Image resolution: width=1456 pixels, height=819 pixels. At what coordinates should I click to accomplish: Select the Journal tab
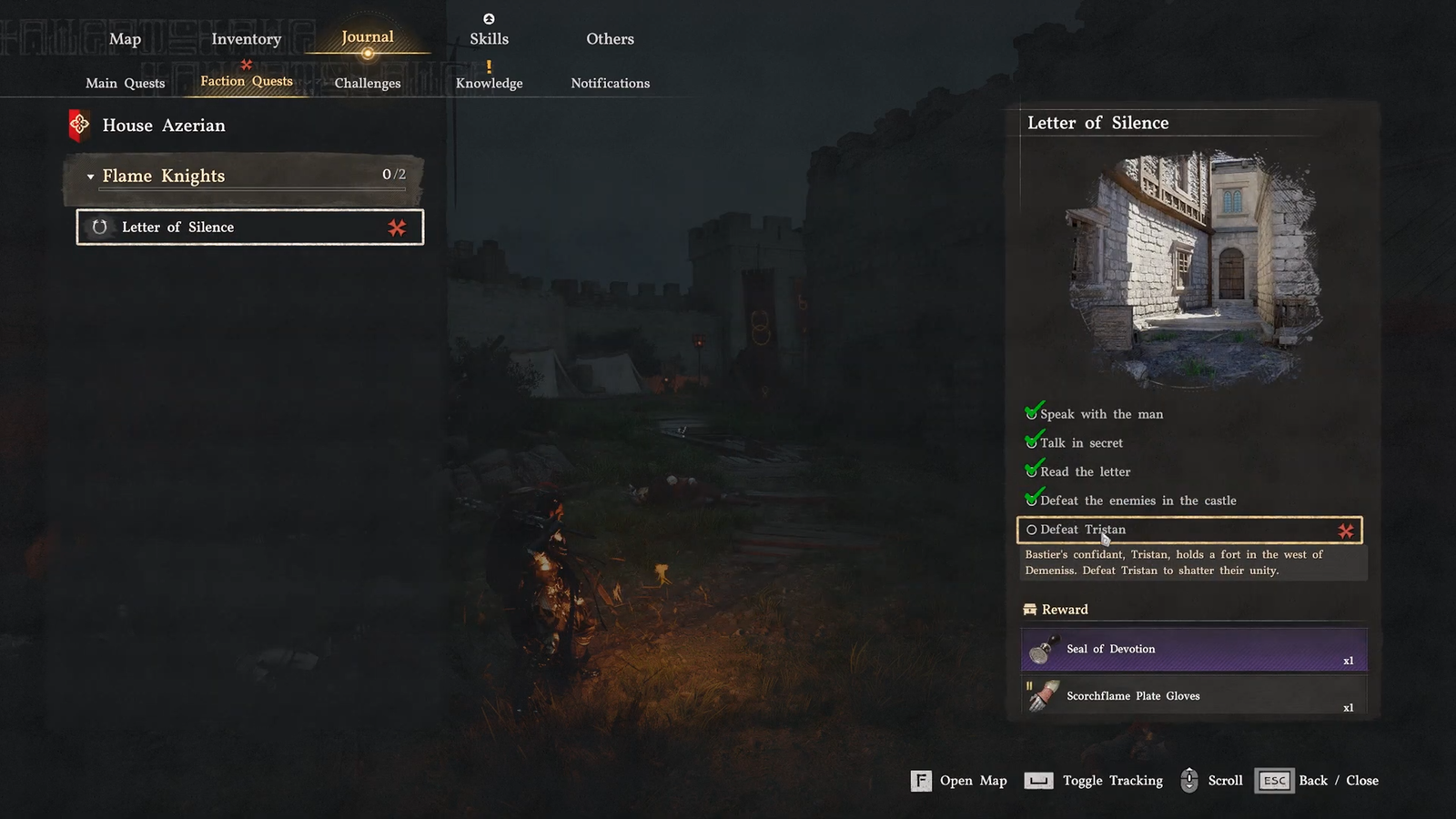[x=367, y=37]
